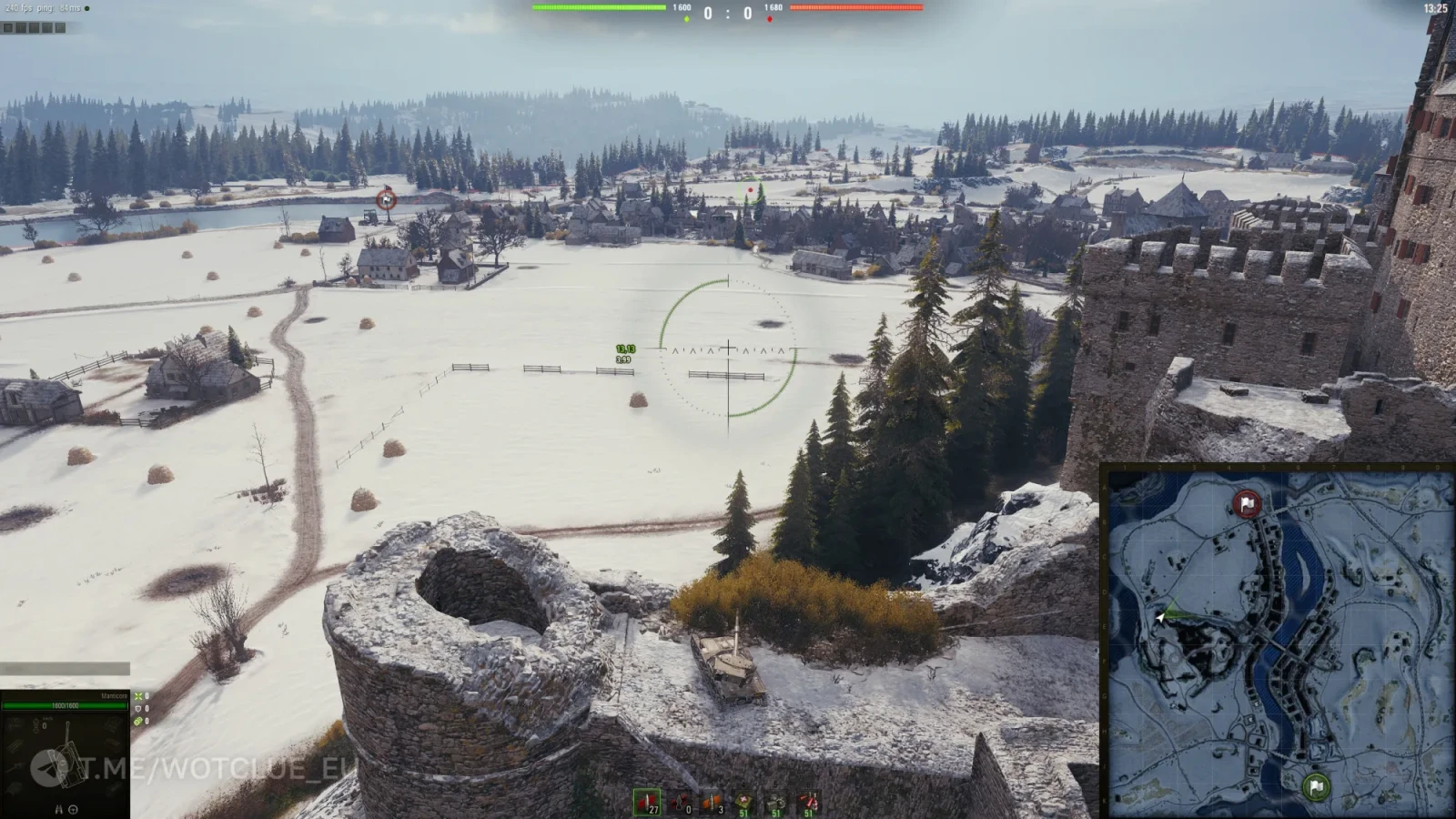Click the steering wheel icon in damage panel
The height and width of the screenshot is (819, 1456).
tap(74, 809)
